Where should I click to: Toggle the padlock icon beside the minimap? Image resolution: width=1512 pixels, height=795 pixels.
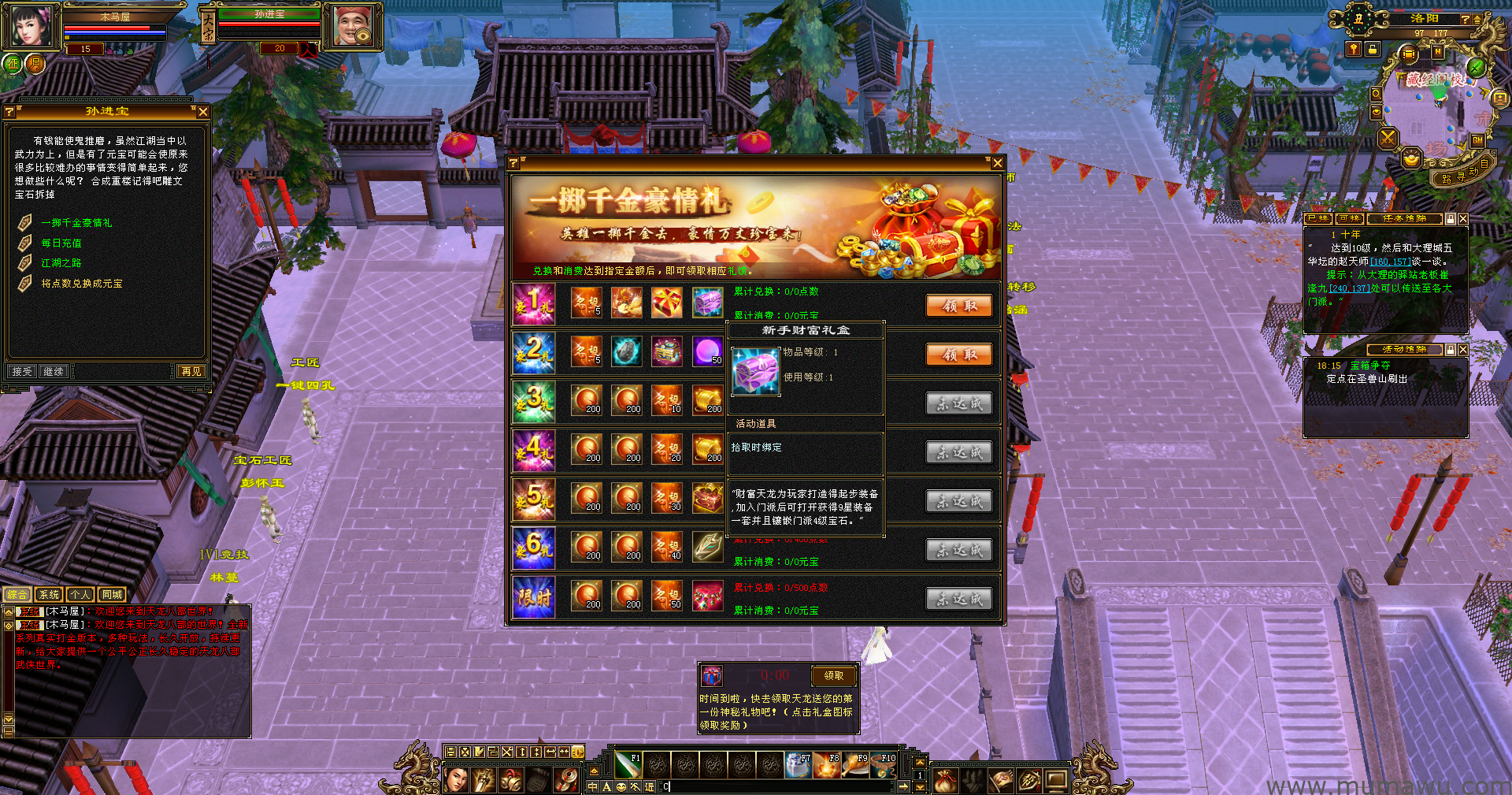[1372, 50]
